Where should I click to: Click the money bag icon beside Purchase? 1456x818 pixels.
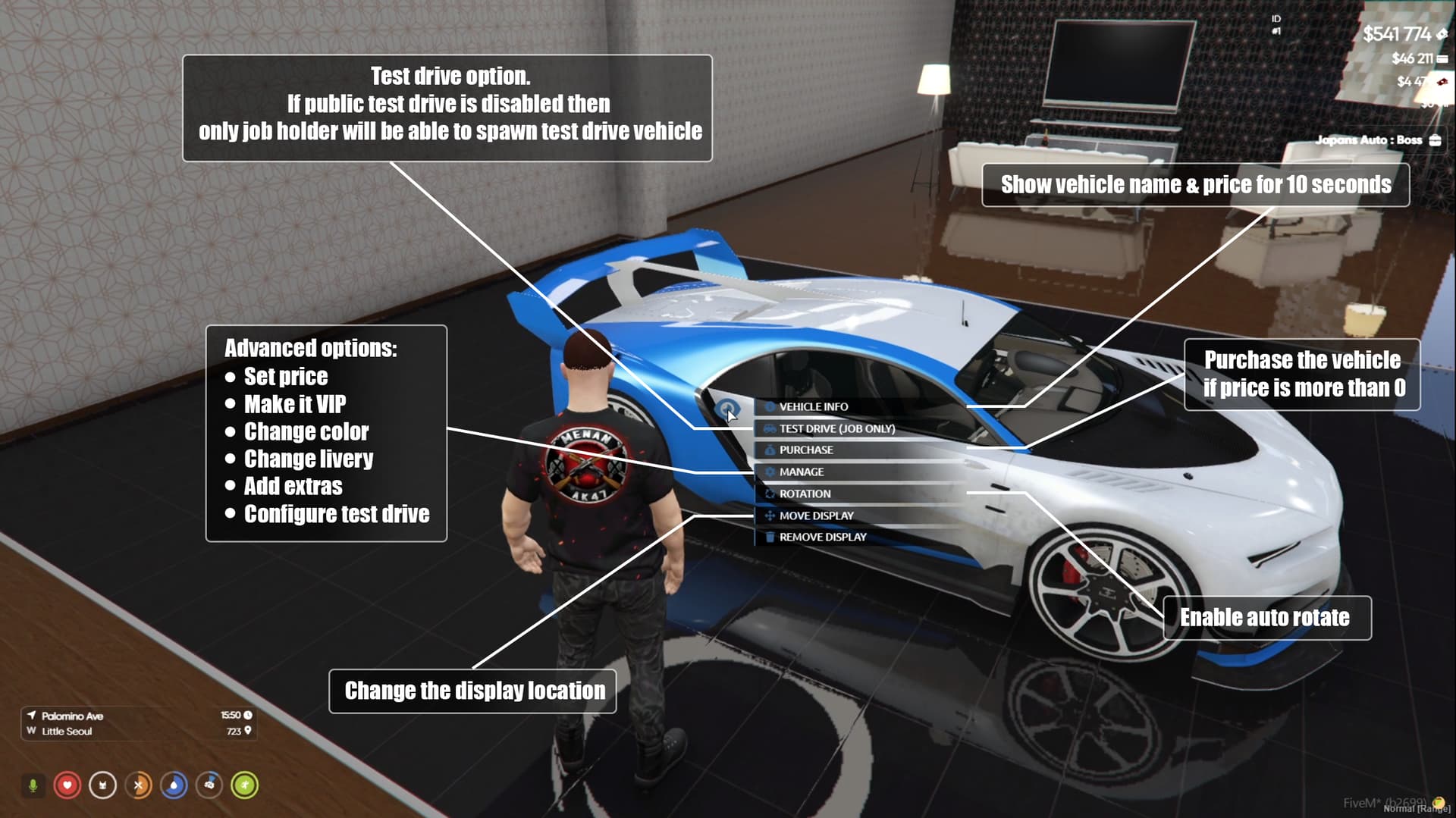point(769,450)
